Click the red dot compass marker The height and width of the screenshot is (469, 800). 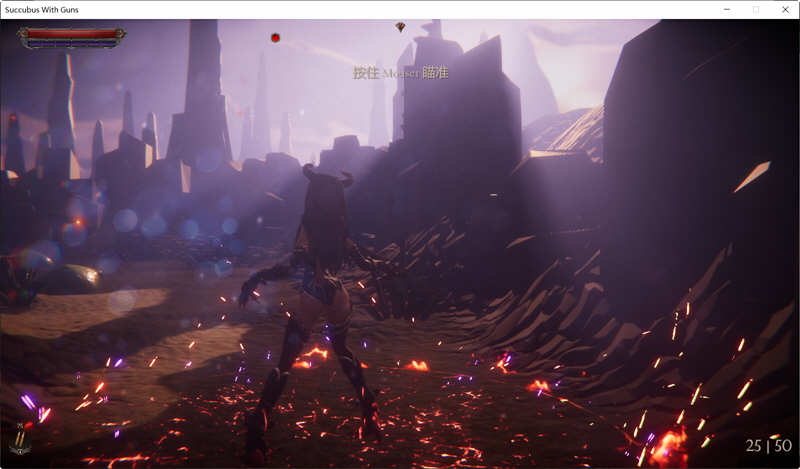(275, 38)
